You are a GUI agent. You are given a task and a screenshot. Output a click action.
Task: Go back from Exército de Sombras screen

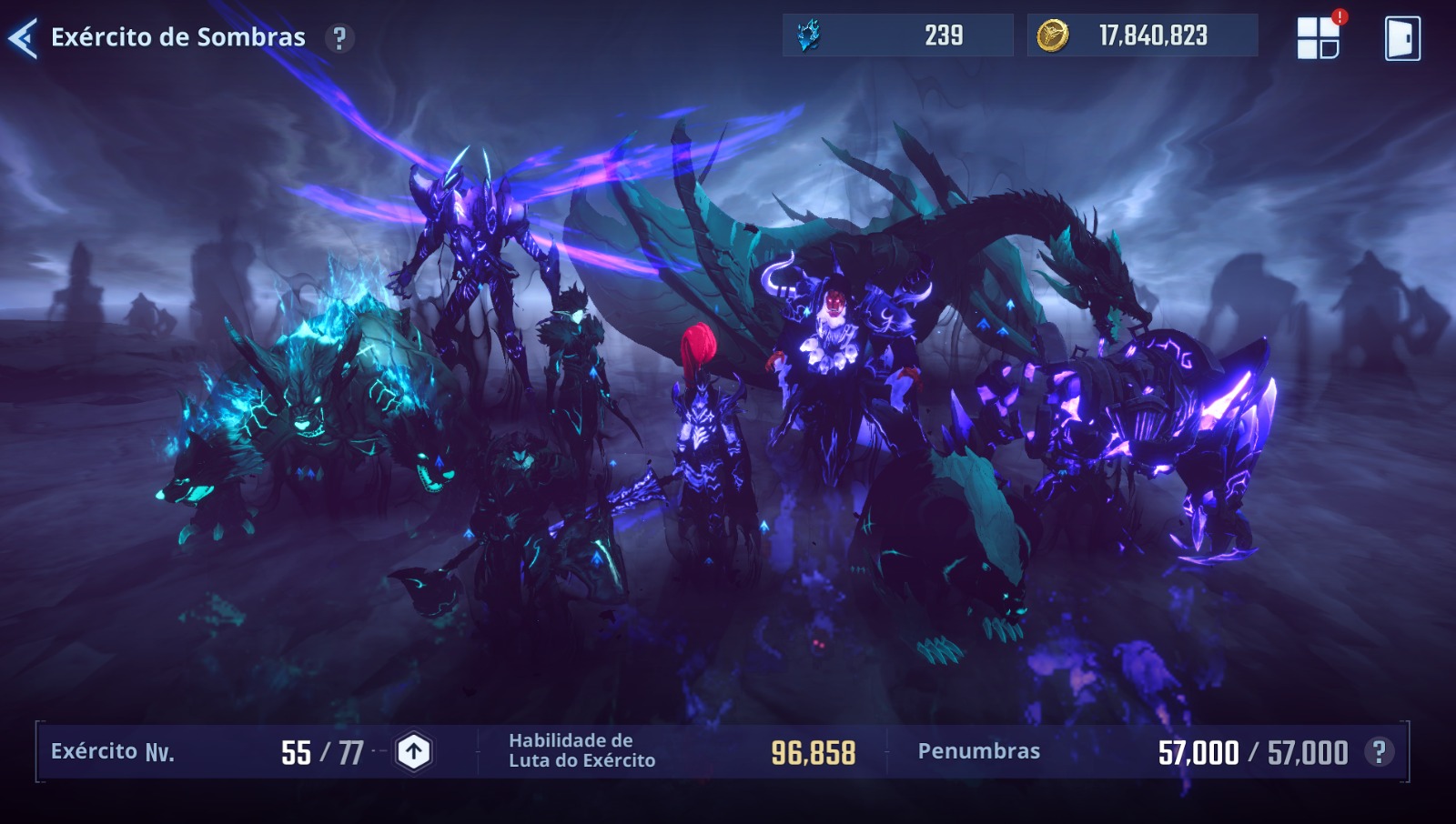pos(23,38)
